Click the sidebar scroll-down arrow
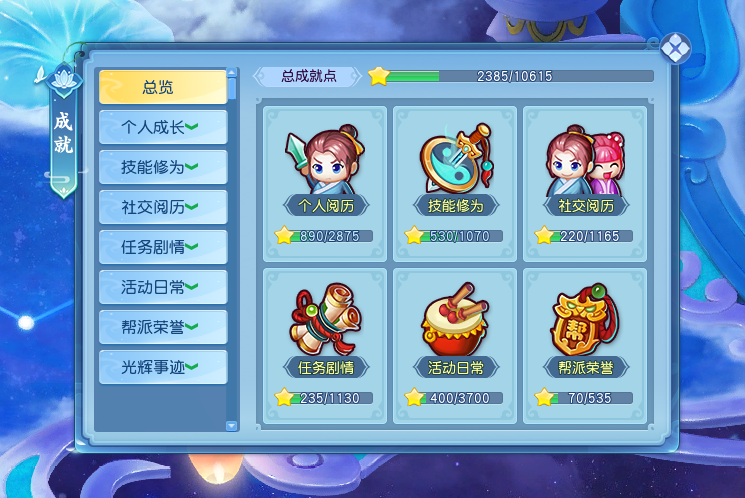Screen dimensions: 745x498 click(x=233, y=426)
